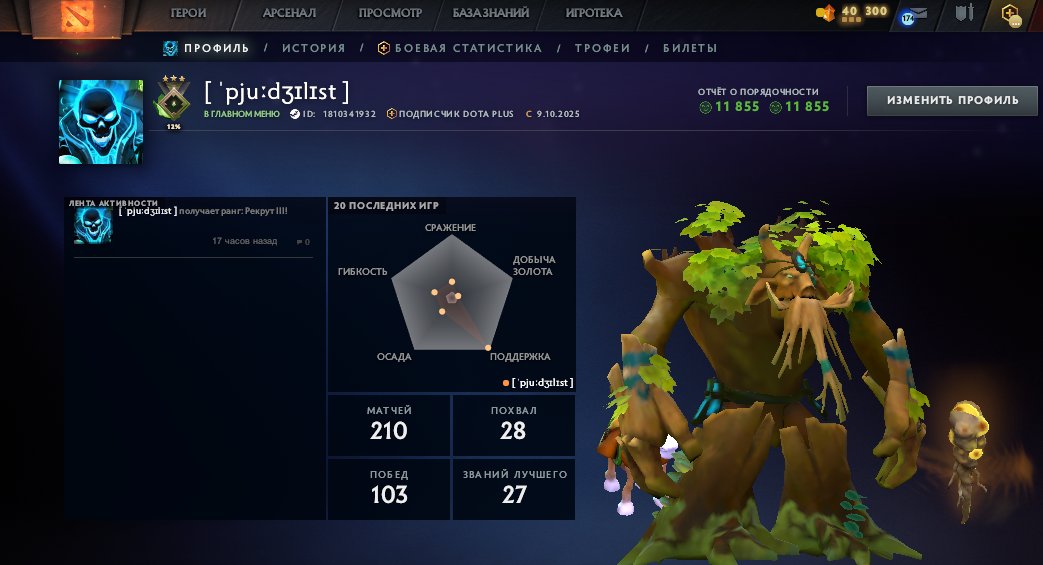Viewport: 1043px width, 565px height.
Task: Show the Трофеи tab
Action: tap(602, 48)
